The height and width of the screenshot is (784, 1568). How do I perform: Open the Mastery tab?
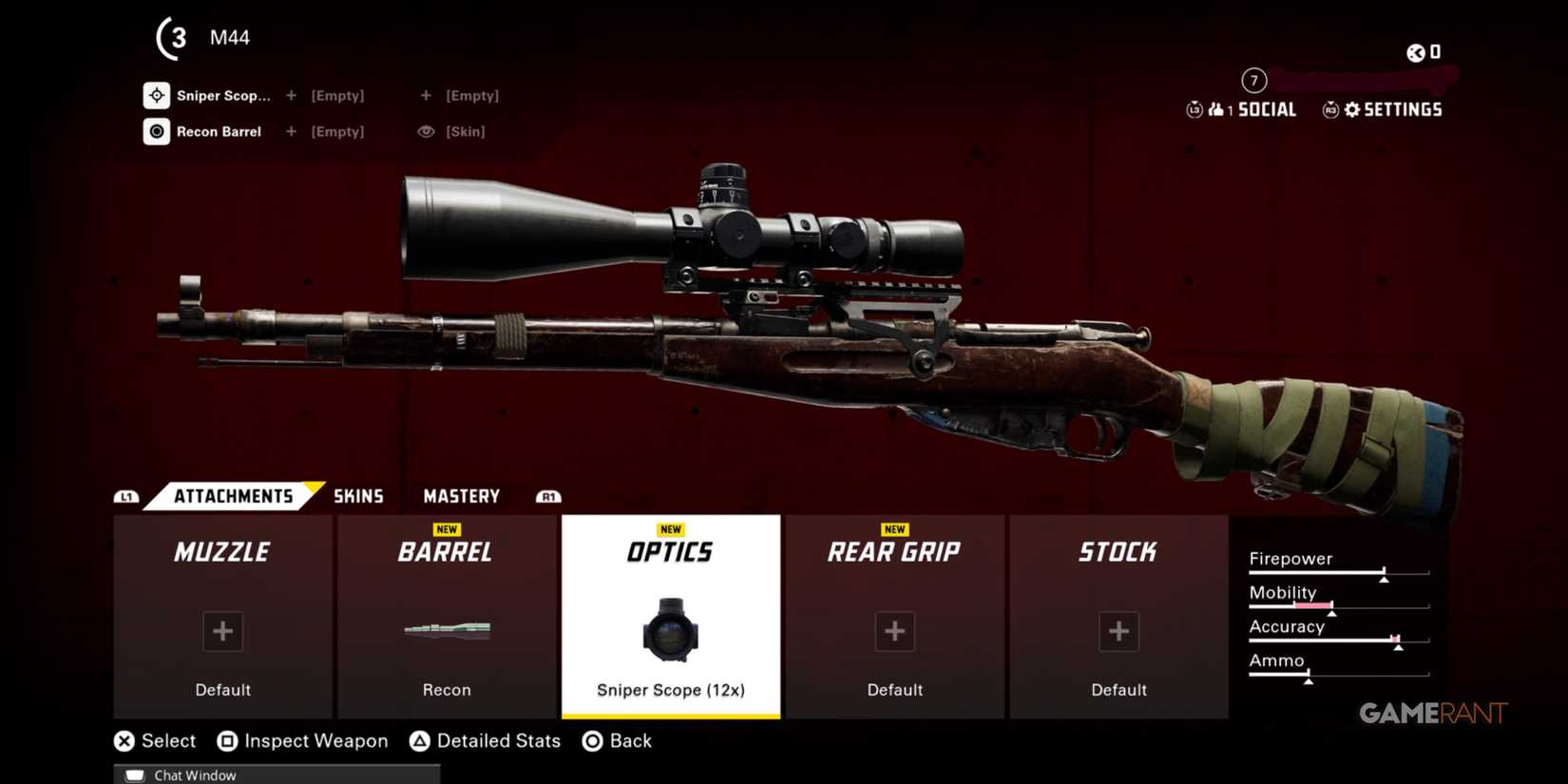tap(461, 495)
